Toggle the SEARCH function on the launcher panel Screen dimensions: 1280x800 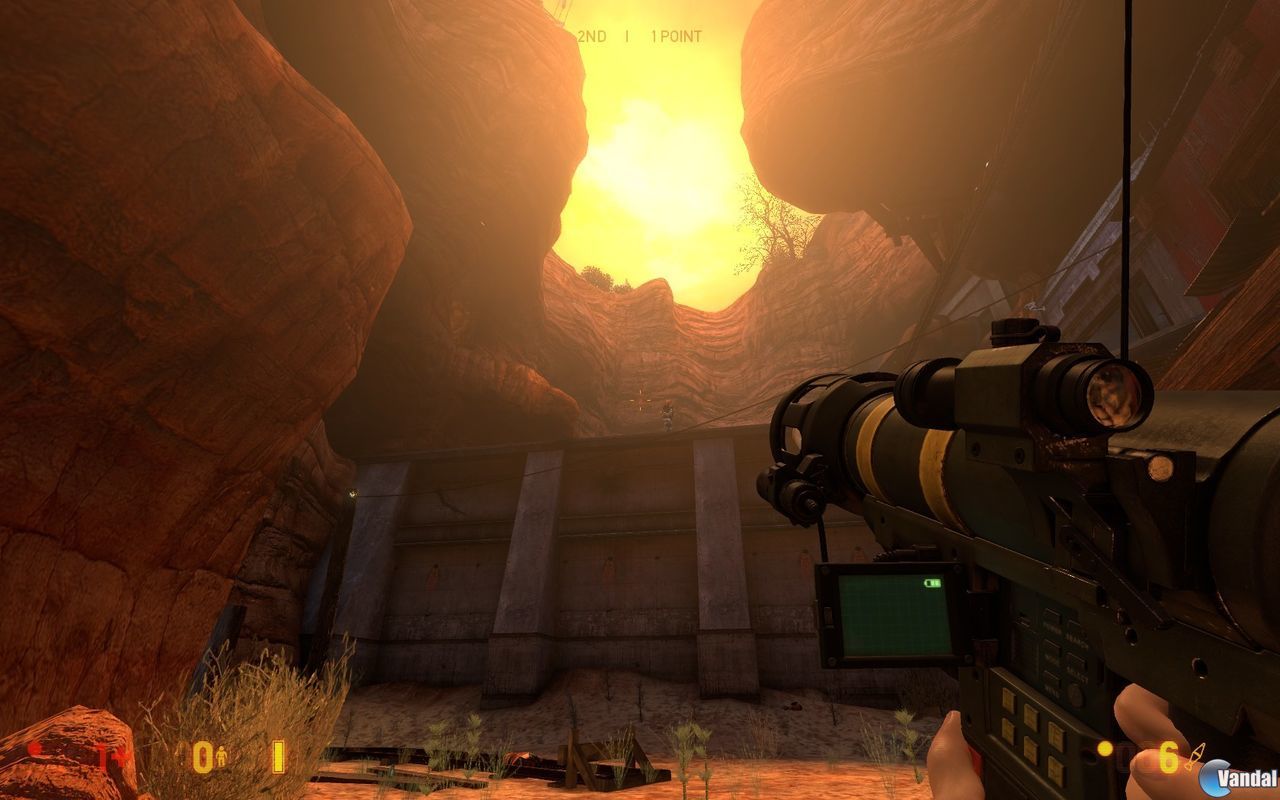[x=1077, y=637]
